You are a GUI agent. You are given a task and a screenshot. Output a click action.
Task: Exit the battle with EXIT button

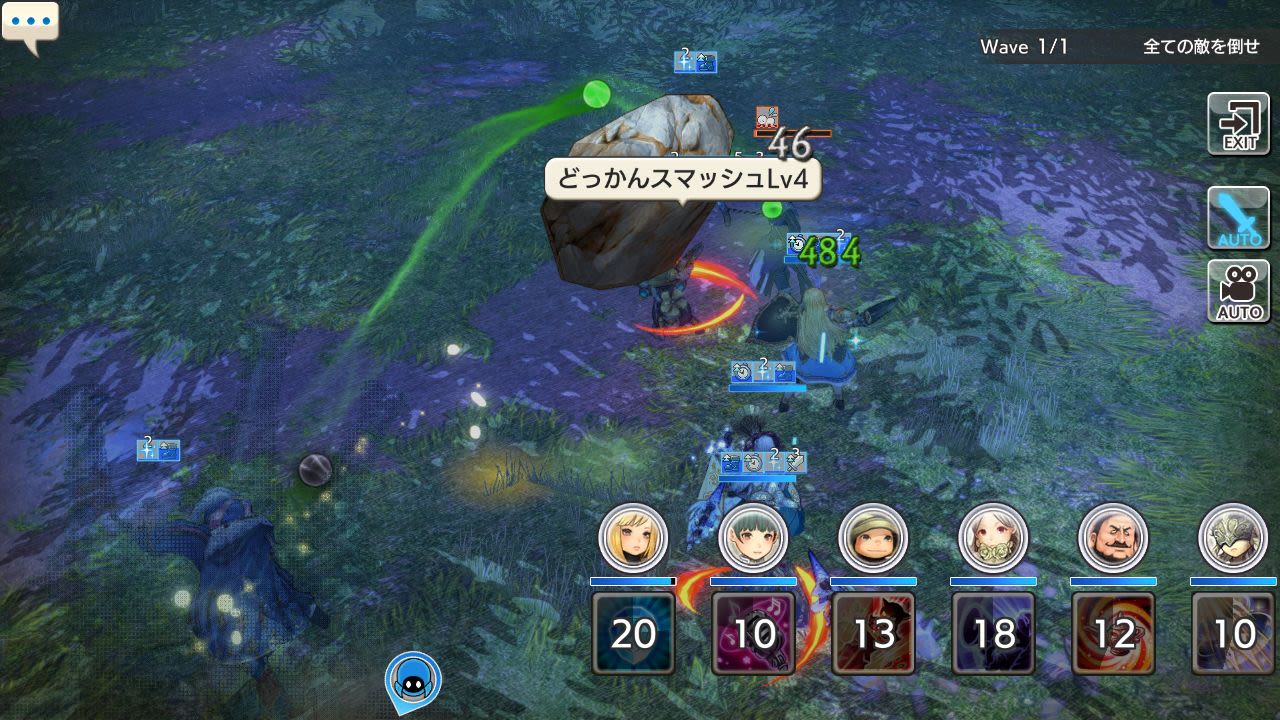[1238, 124]
